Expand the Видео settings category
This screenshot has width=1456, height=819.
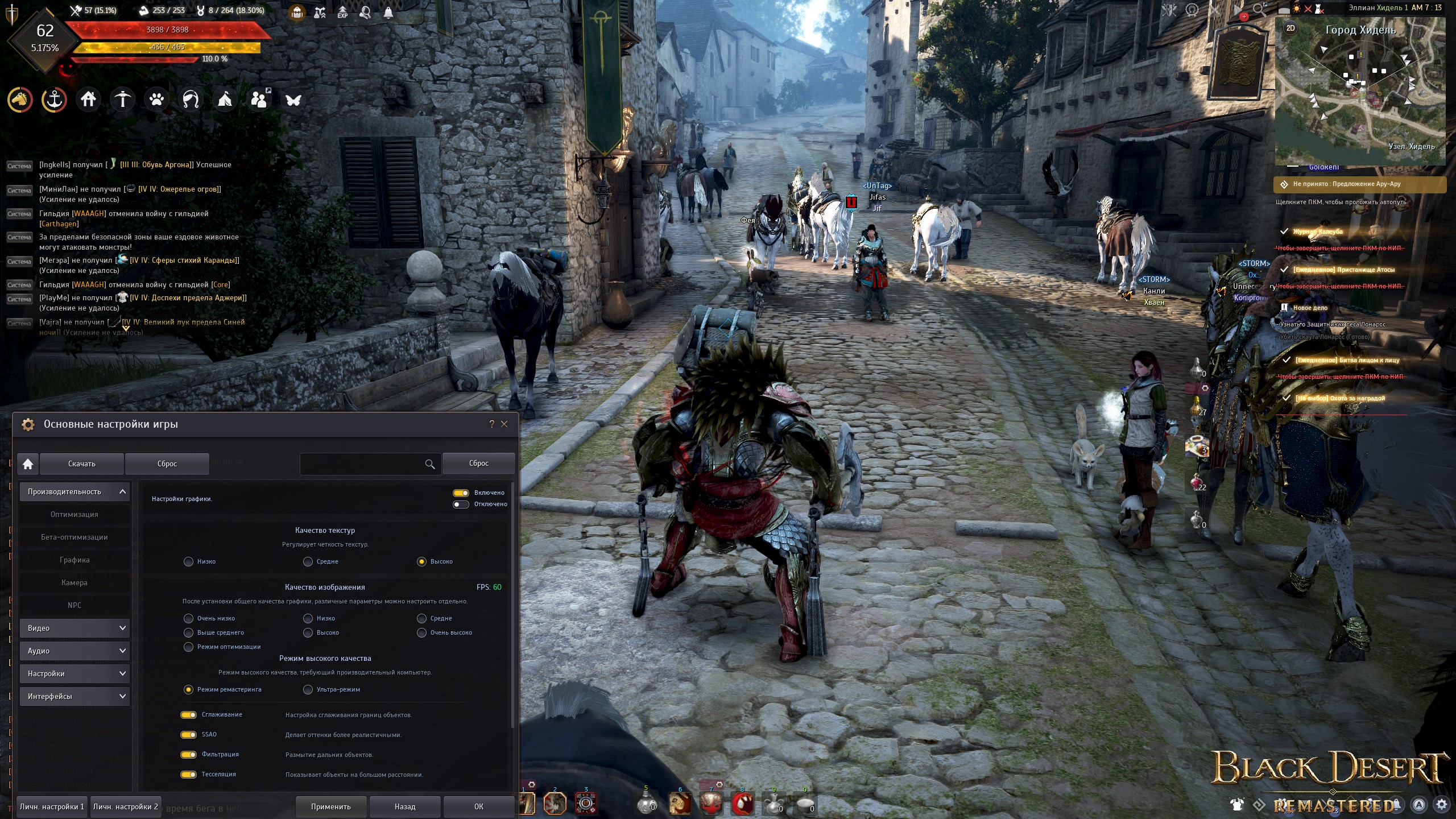[75, 628]
